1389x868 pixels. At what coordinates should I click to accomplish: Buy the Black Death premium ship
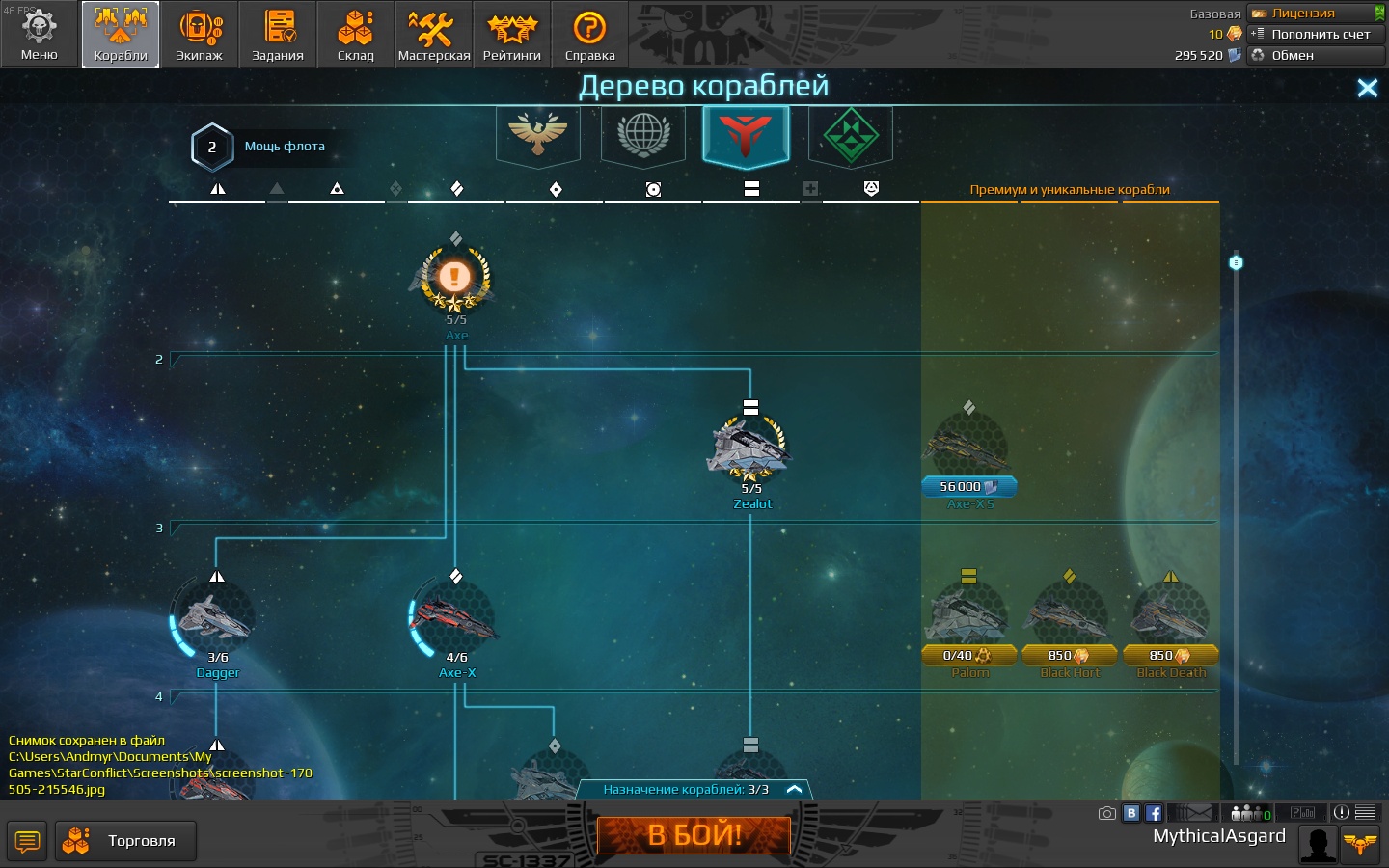click(1170, 655)
